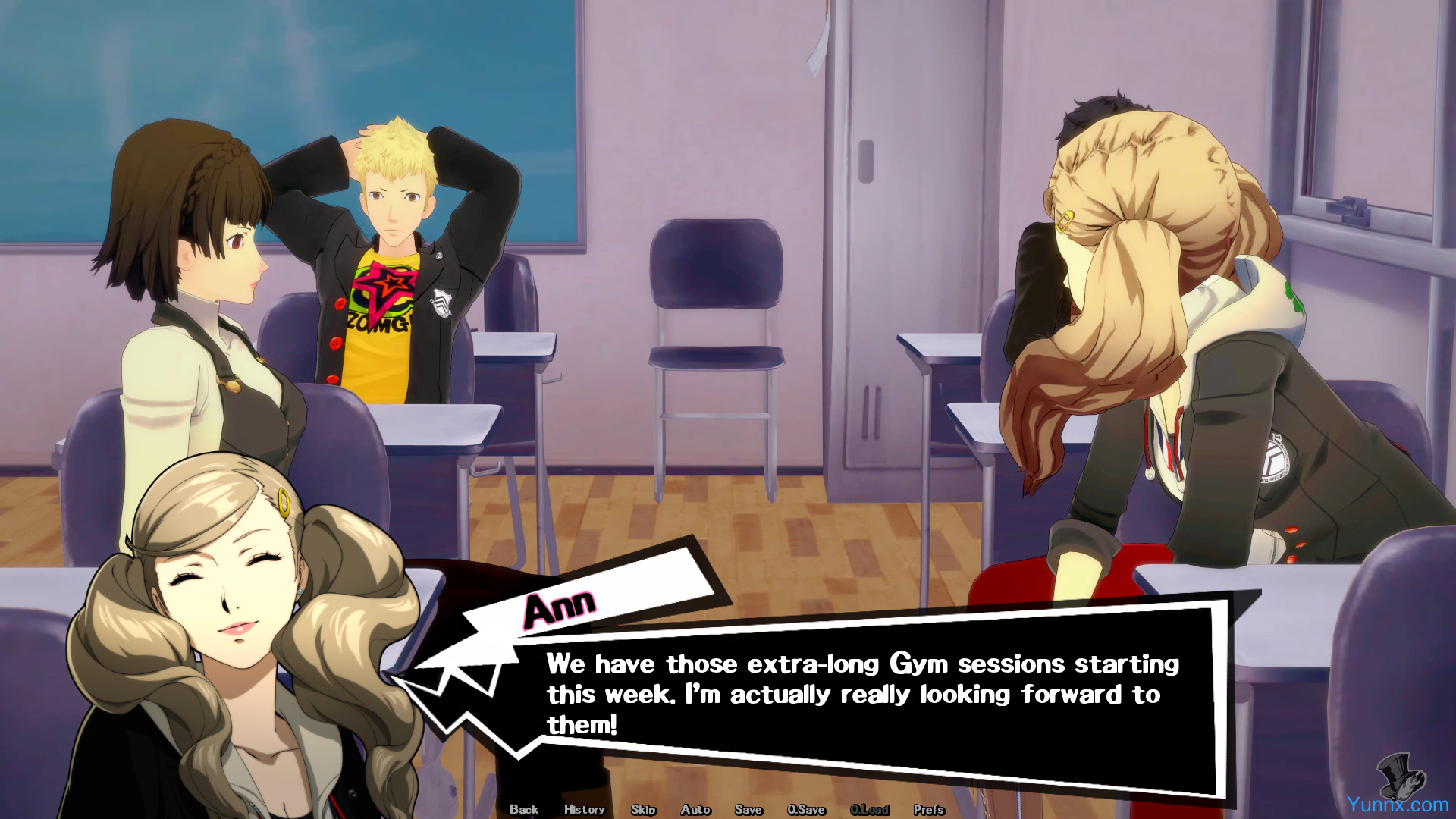The height and width of the screenshot is (819, 1456).
Task: Open the Save menu
Action: pyautogui.click(x=748, y=809)
